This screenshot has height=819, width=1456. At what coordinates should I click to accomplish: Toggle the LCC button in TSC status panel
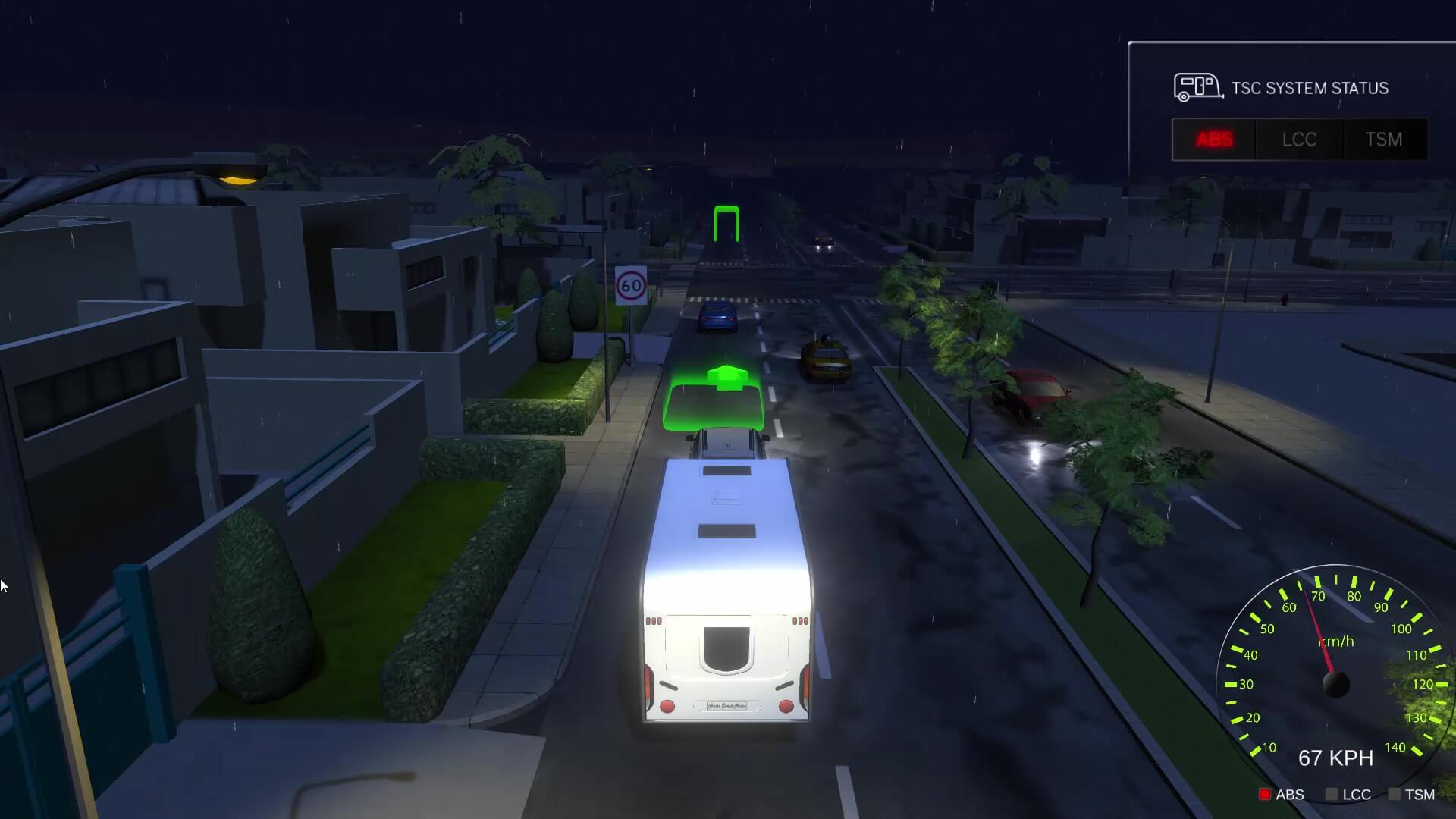tap(1299, 140)
